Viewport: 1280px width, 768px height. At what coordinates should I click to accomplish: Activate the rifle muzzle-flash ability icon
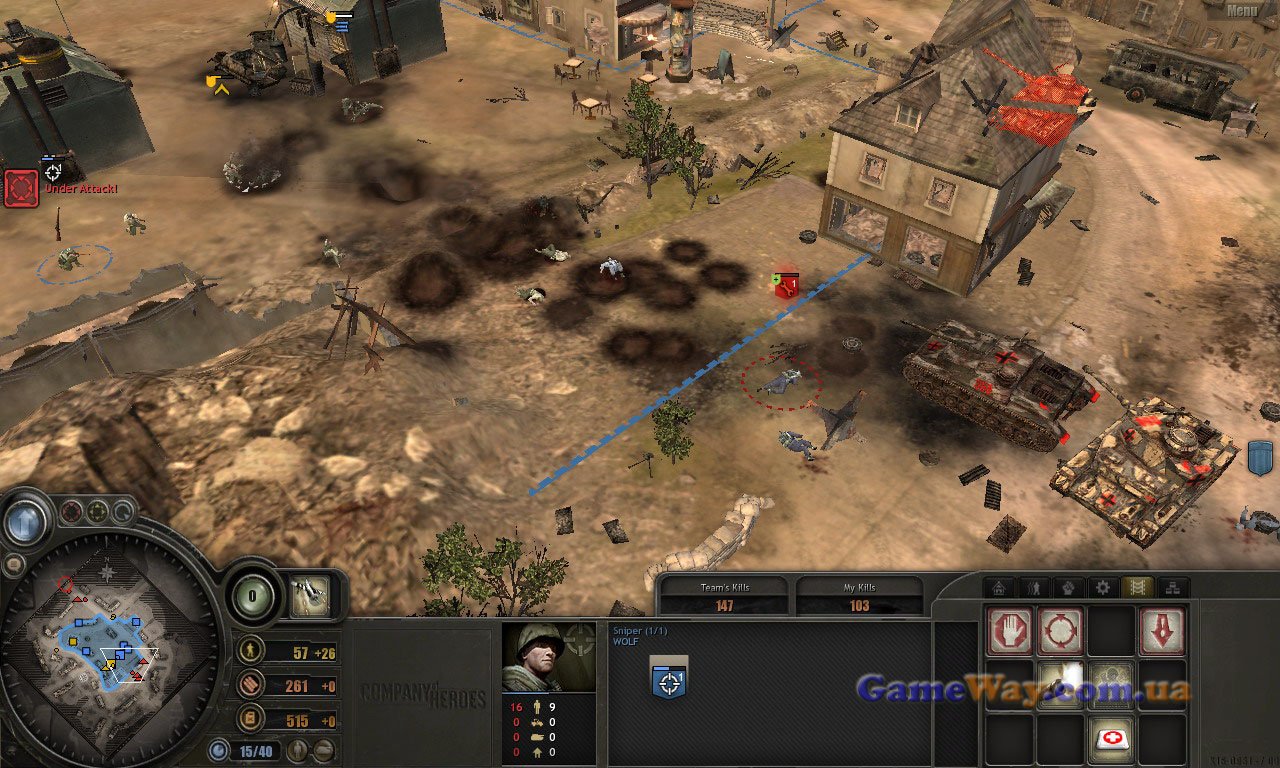(x=1060, y=684)
